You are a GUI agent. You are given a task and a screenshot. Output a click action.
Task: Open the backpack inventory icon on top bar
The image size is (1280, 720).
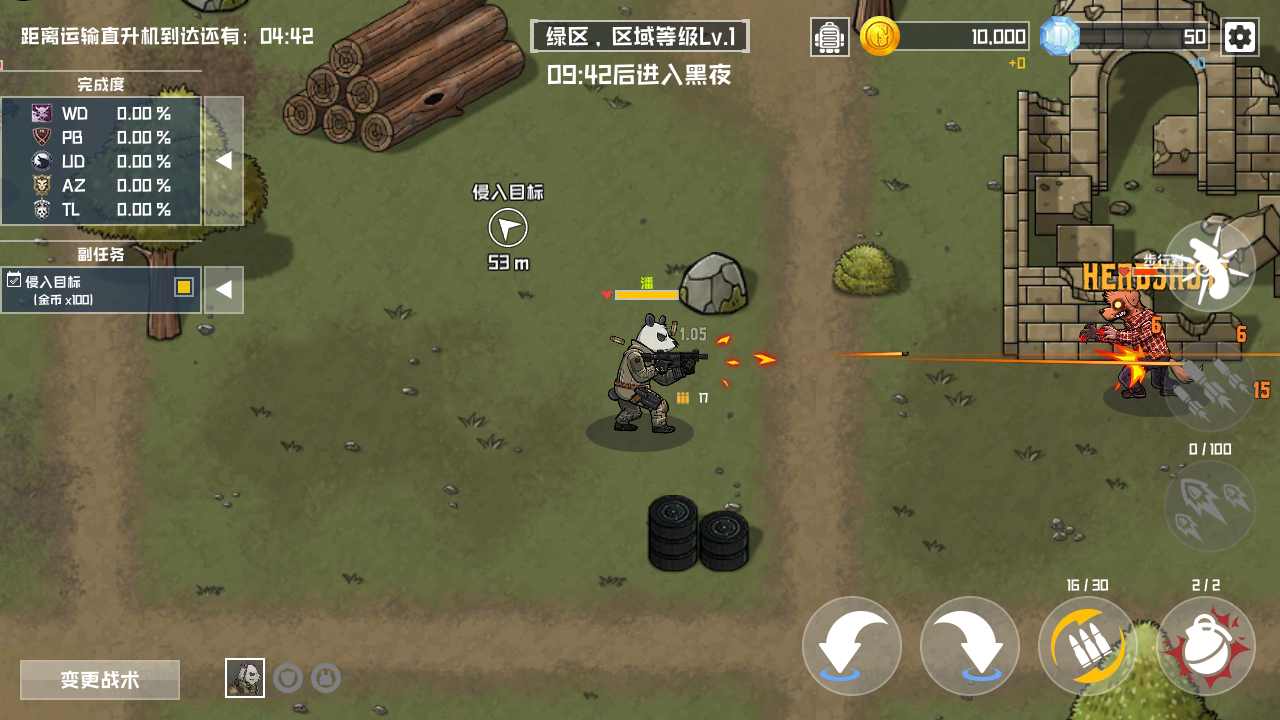click(x=829, y=36)
